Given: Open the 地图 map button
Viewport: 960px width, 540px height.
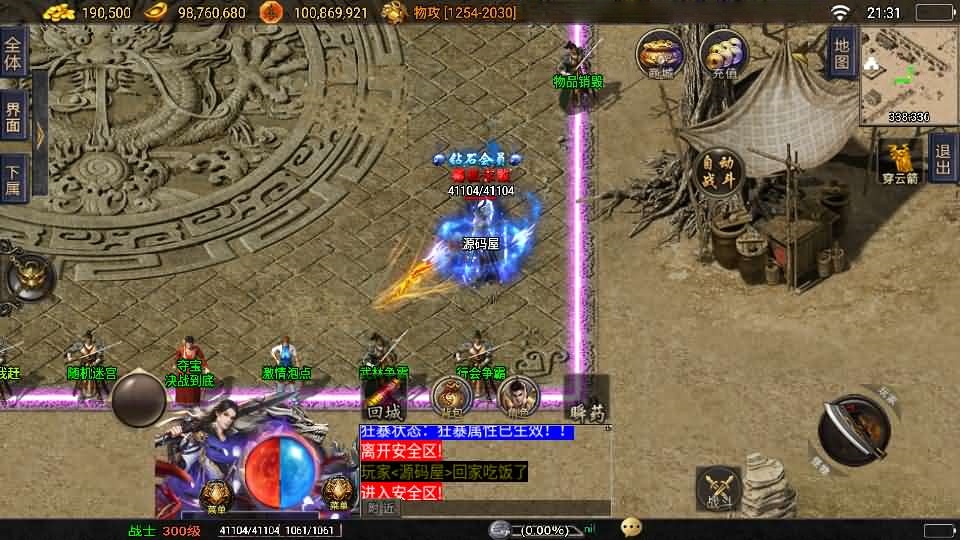Looking at the screenshot, I should coord(843,53).
